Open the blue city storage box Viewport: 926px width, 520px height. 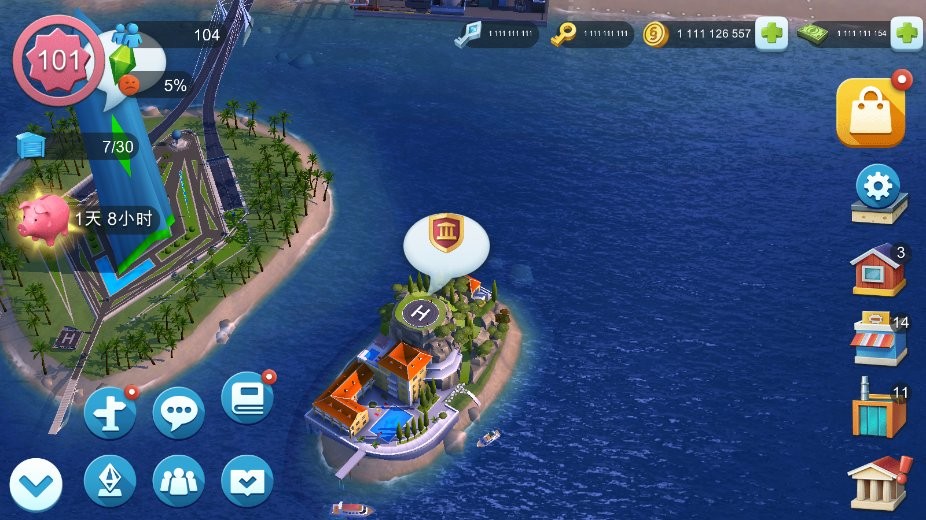coord(32,146)
